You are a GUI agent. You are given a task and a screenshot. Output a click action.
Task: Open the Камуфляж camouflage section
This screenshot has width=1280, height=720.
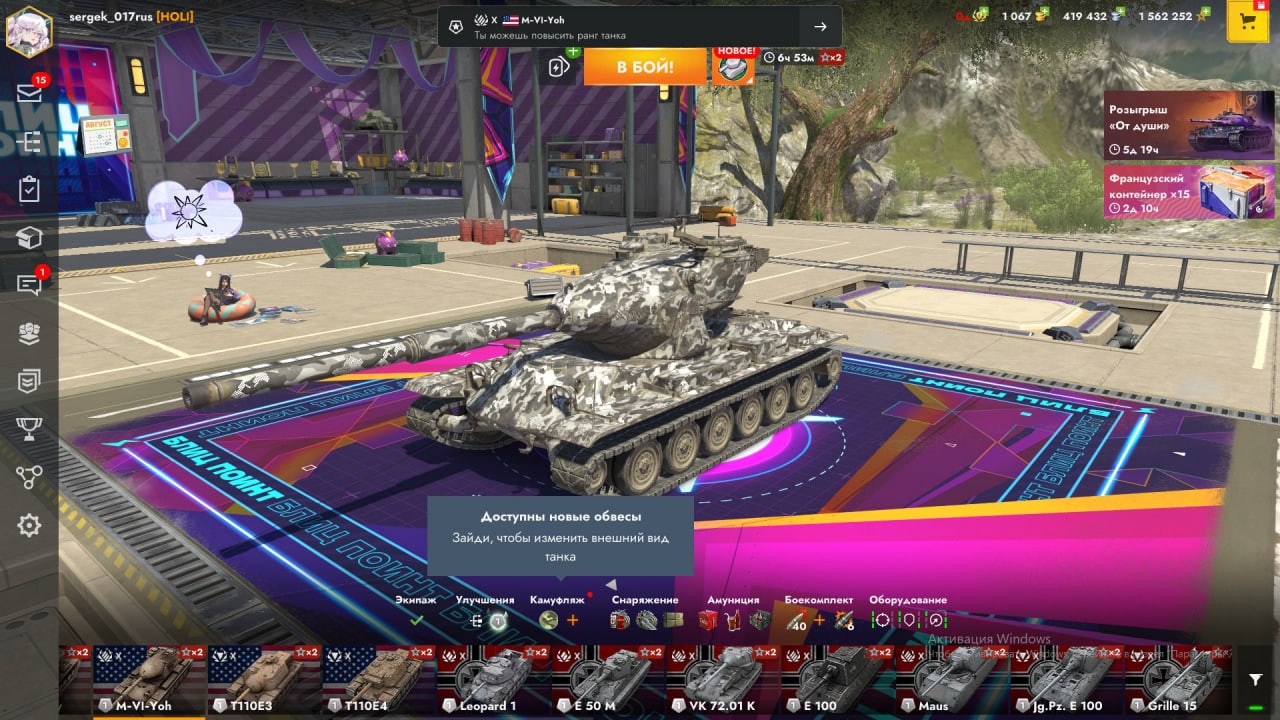pyautogui.click(x=558, y=612)
